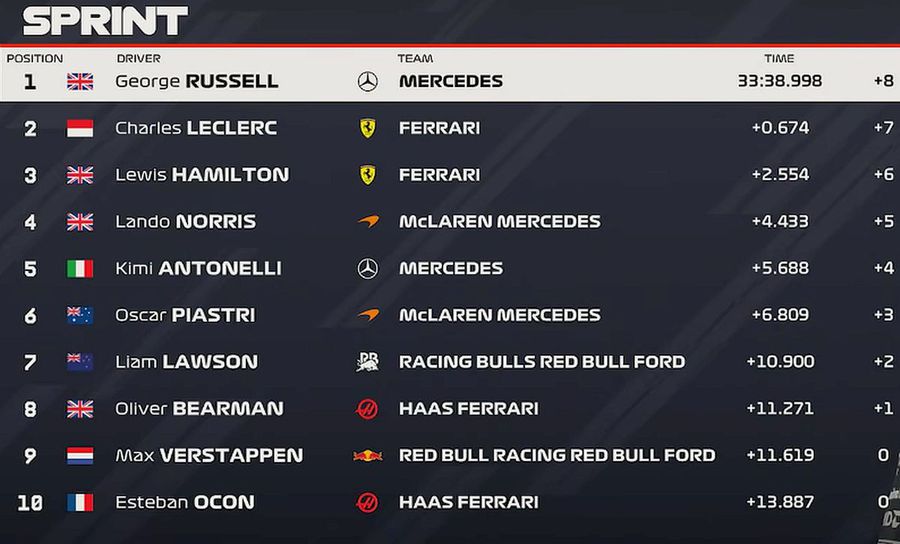The image size is (900, 544).
Task: Select Oliver Bearman's sprint result
Action: [199, 408]
